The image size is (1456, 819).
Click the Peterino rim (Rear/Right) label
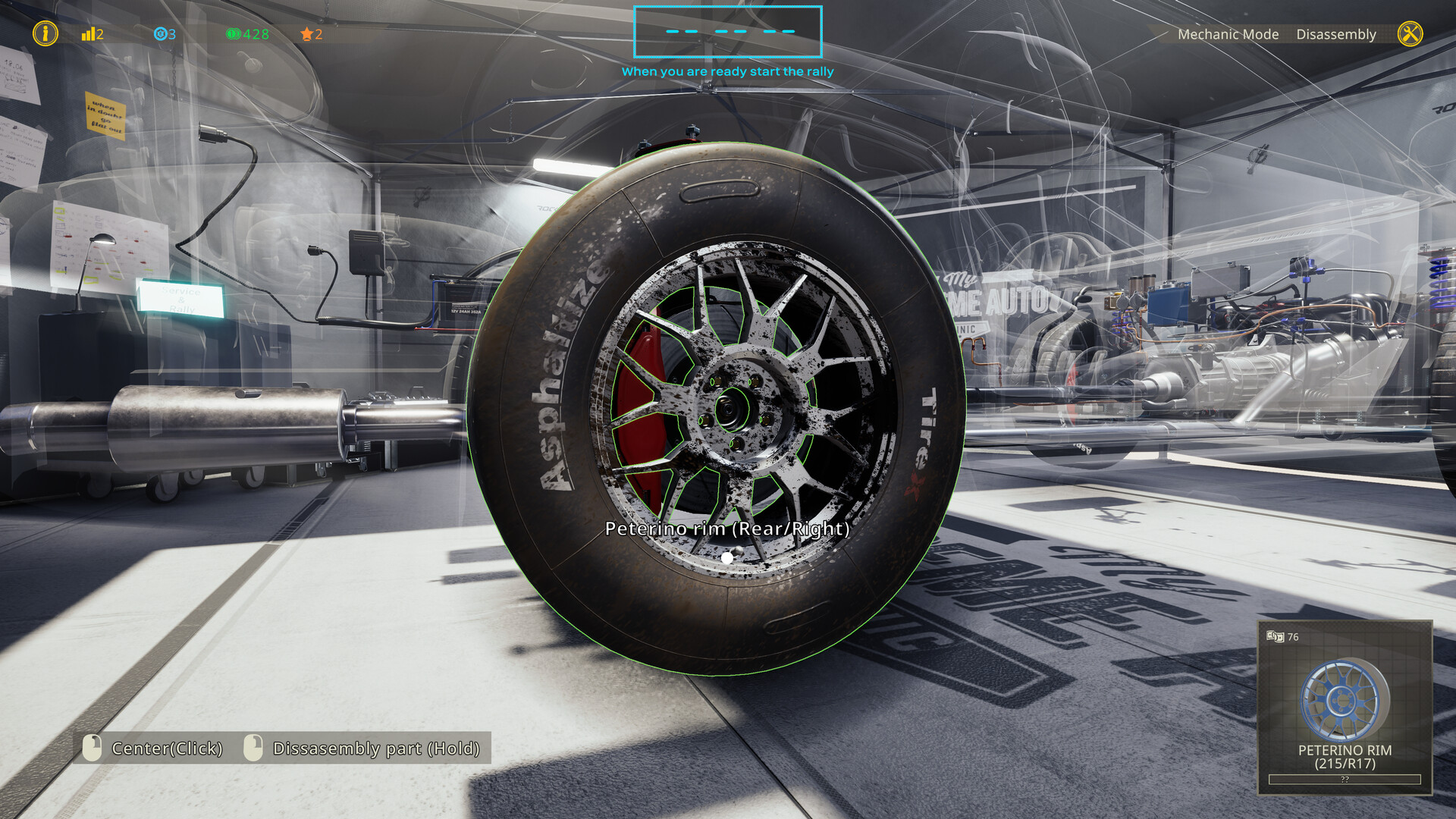click(x=726, y=530)
